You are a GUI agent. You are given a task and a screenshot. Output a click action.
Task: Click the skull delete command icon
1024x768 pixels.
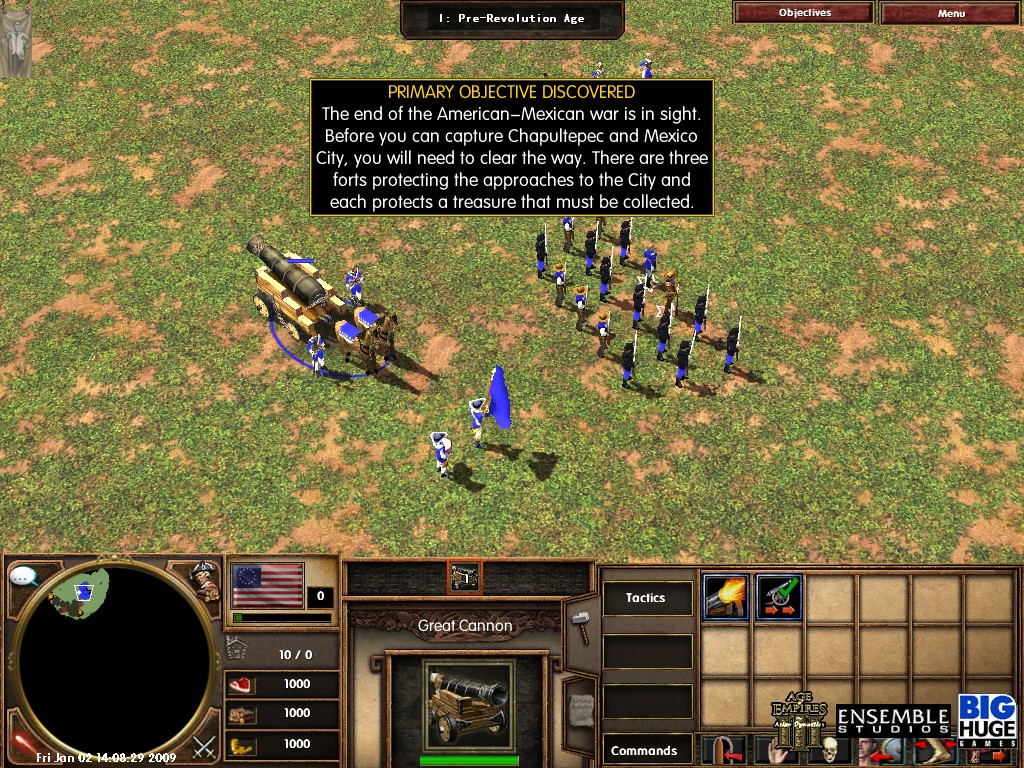click(x=828, y=750)
